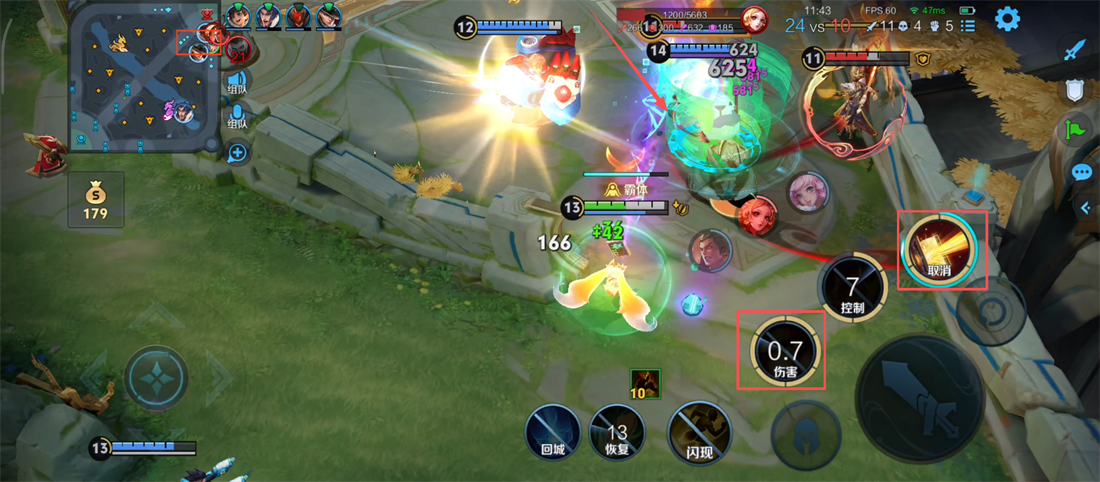Viewport: 1100px width, 482px height.
Task: Toggle the team speaker 组队 button
Action: coord(237,82)
